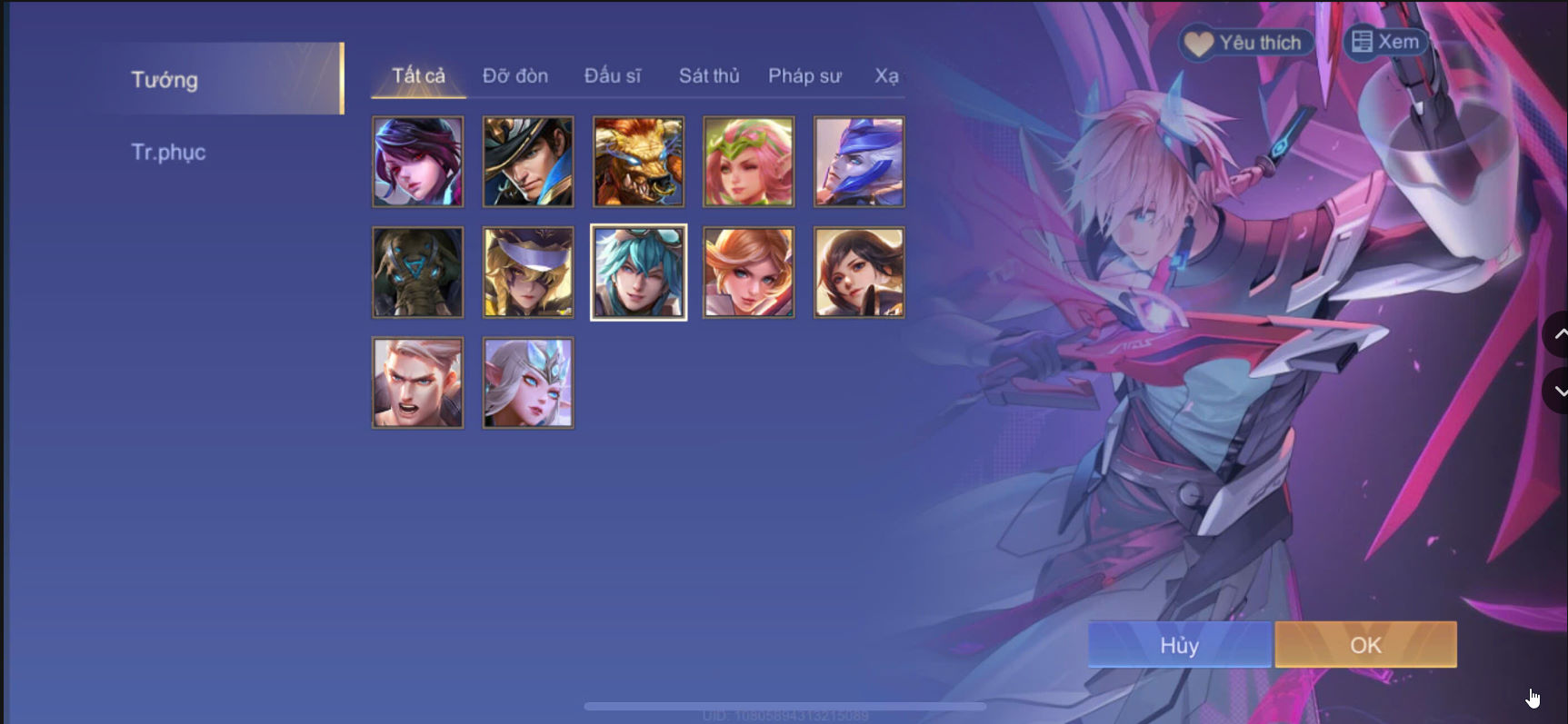
Task: Click the list icon beside Xem
Action: click(1361, 42)
